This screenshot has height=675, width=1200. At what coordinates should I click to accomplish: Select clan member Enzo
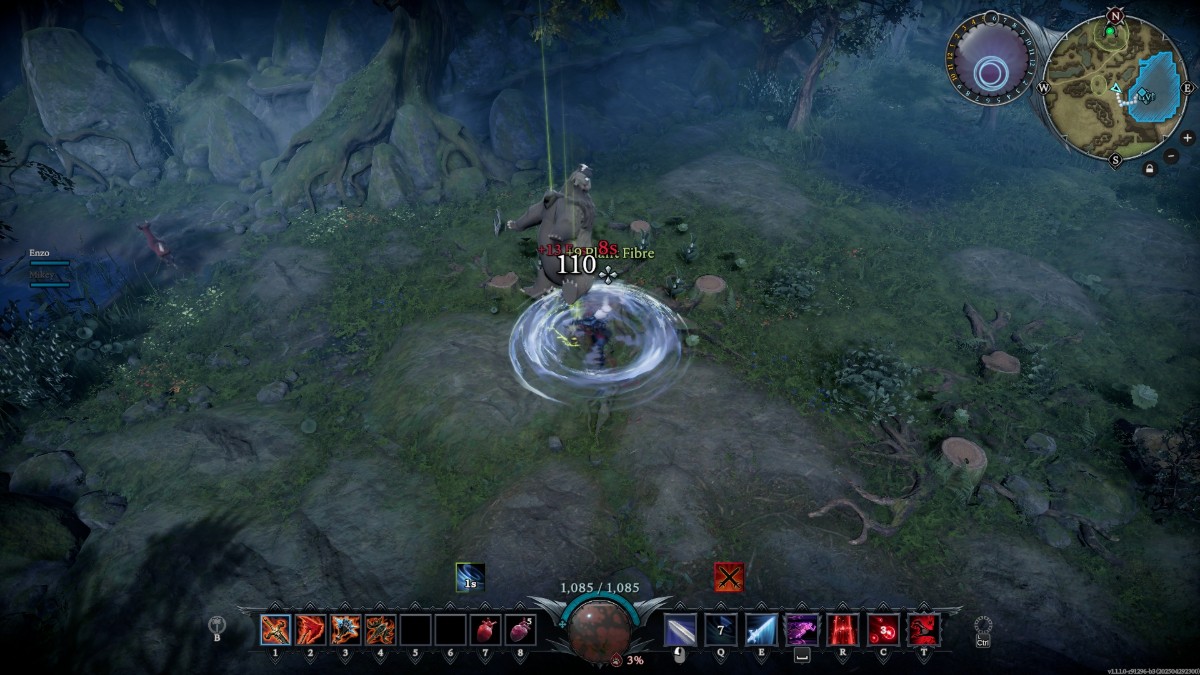point(40,254)
